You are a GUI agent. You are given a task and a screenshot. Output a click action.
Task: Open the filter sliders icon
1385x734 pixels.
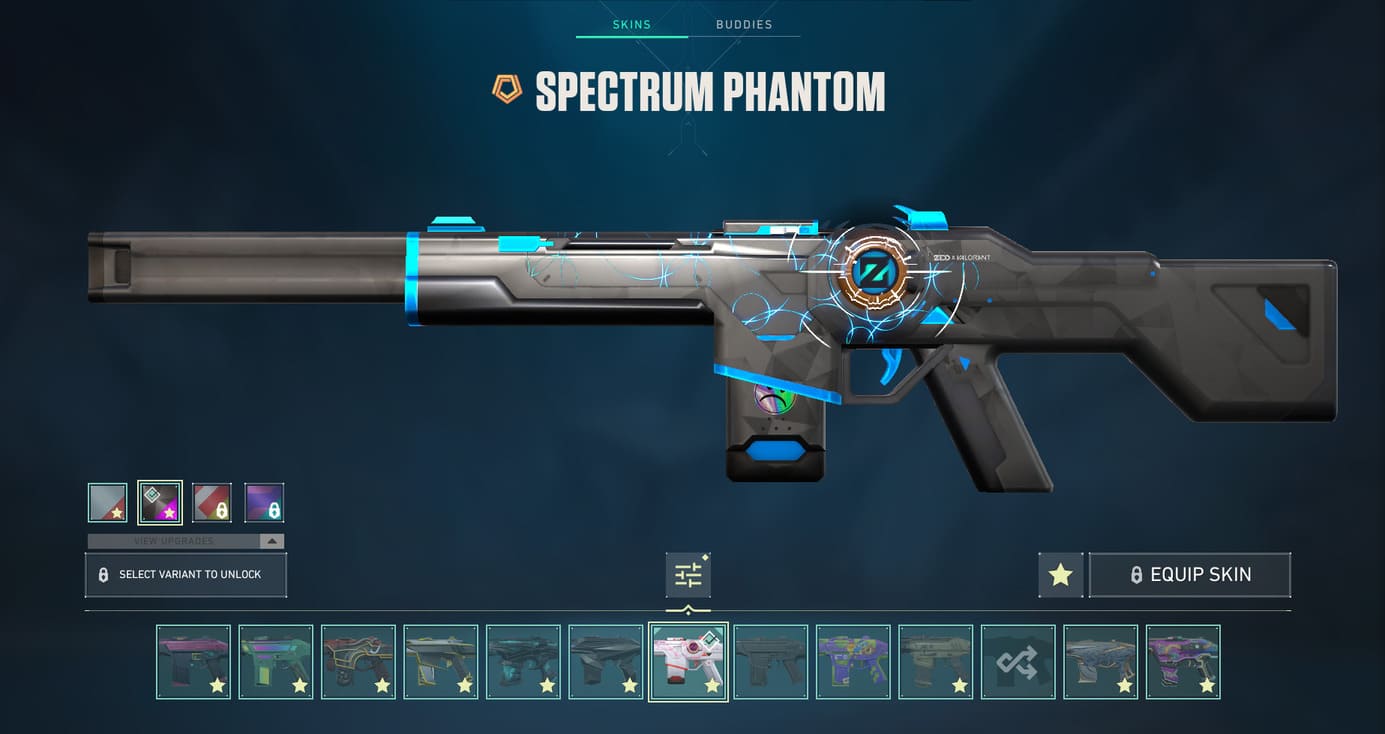688,575
